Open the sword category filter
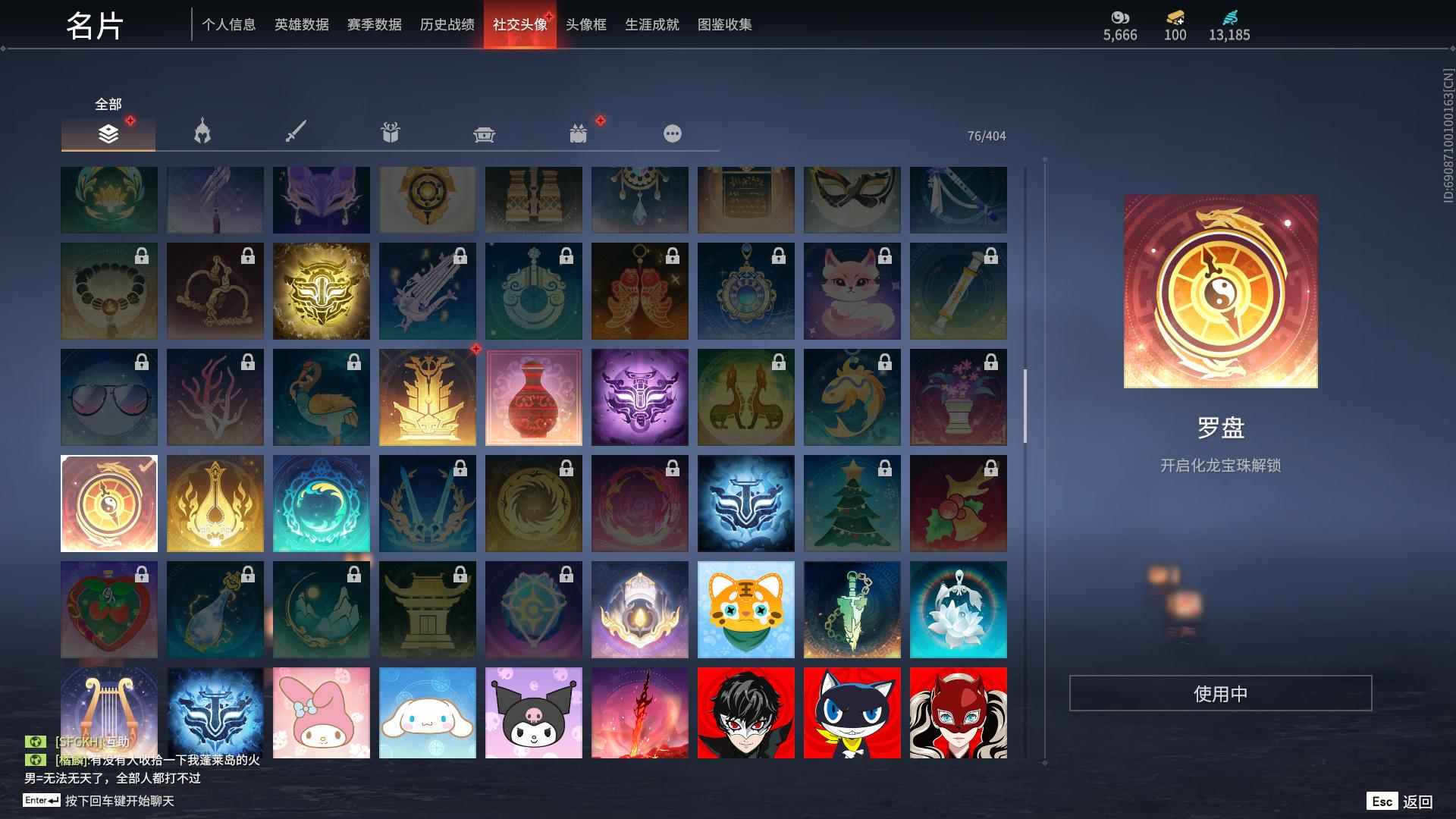This screenshot has width=1456, height=819. (296, 132)
